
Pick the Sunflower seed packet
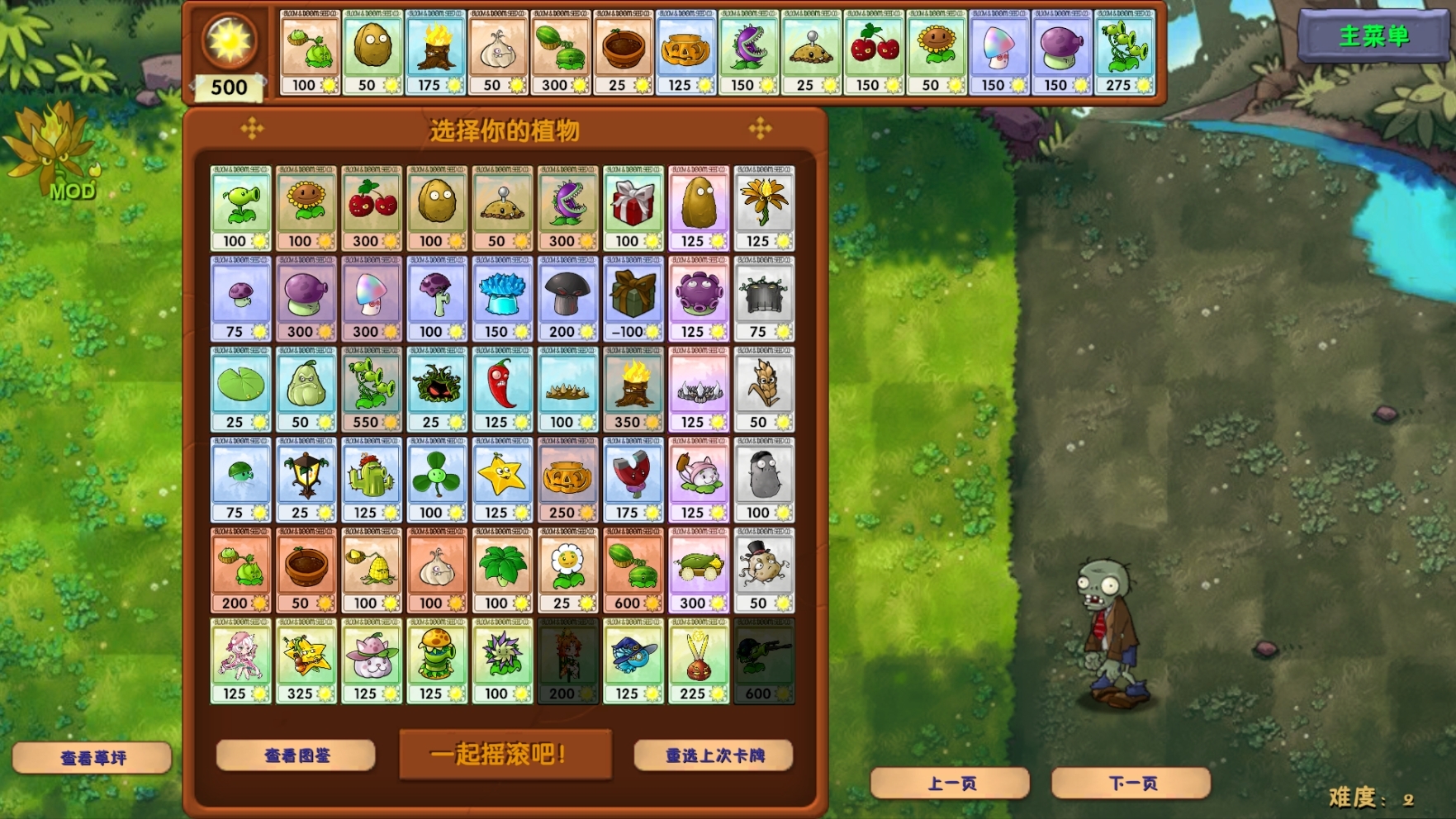[305, 206]
